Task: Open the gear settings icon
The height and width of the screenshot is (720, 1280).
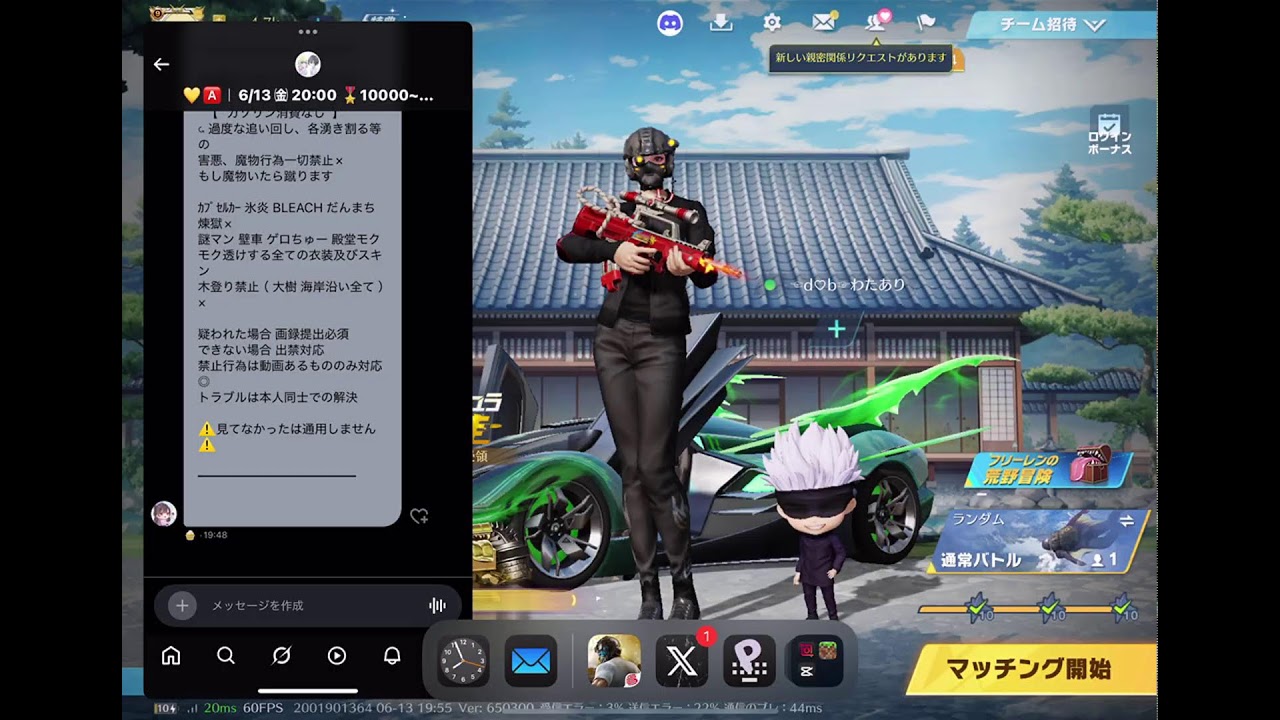Action: coord(772,23)
